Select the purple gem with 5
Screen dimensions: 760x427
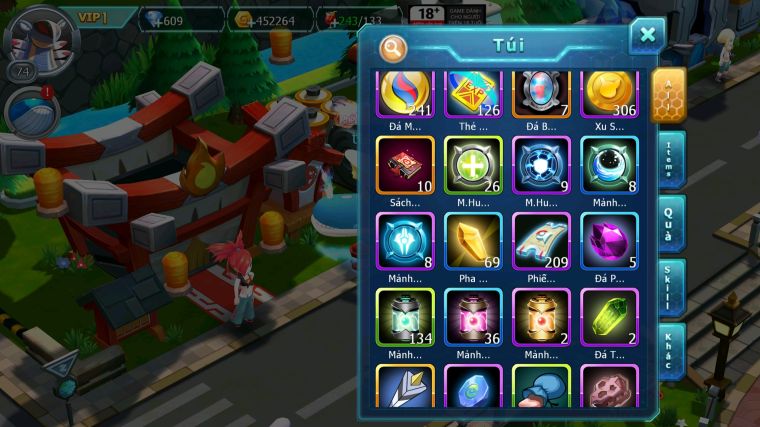[609, 242]
